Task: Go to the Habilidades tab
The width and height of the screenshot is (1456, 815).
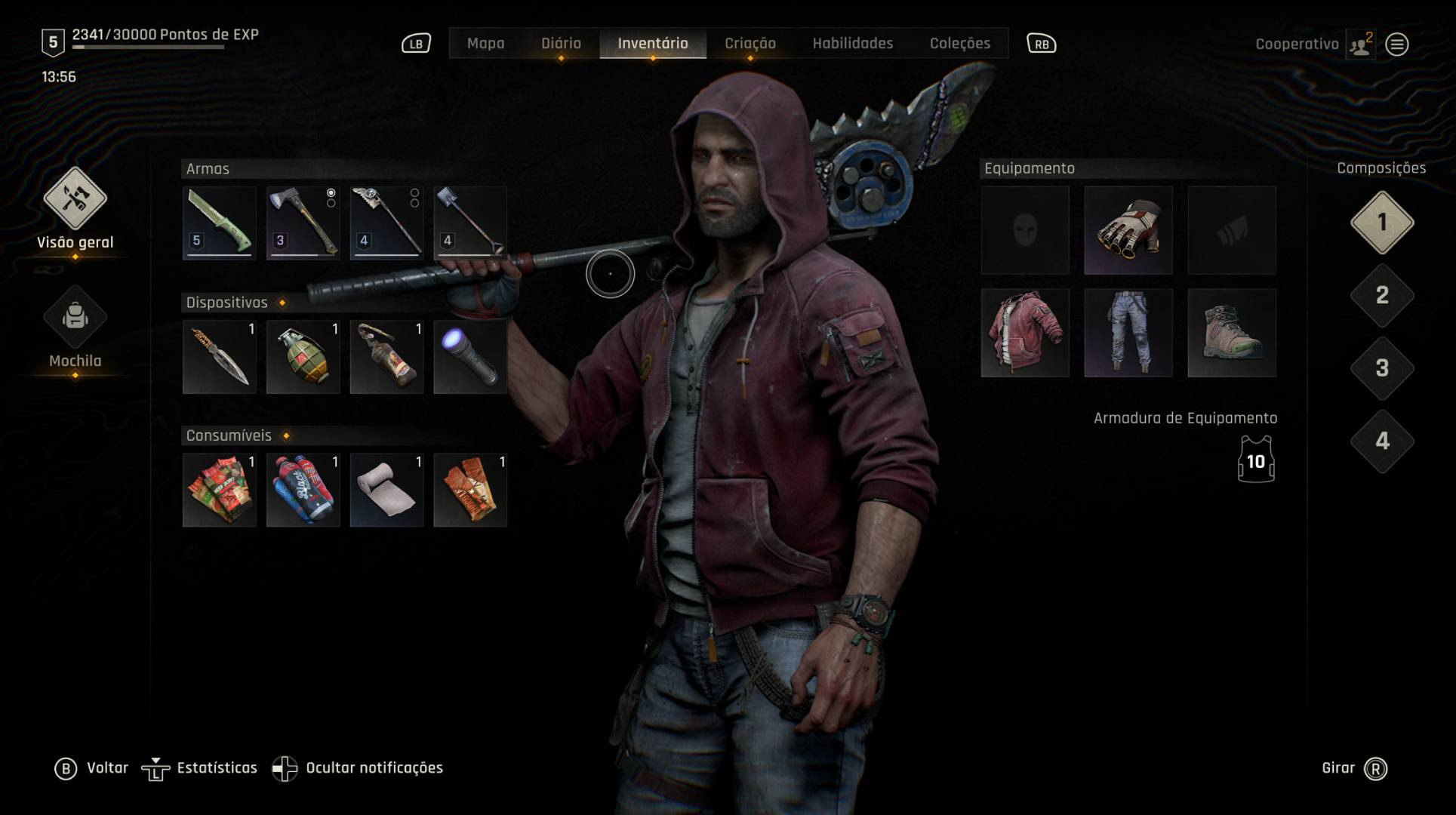Action: 852,44
